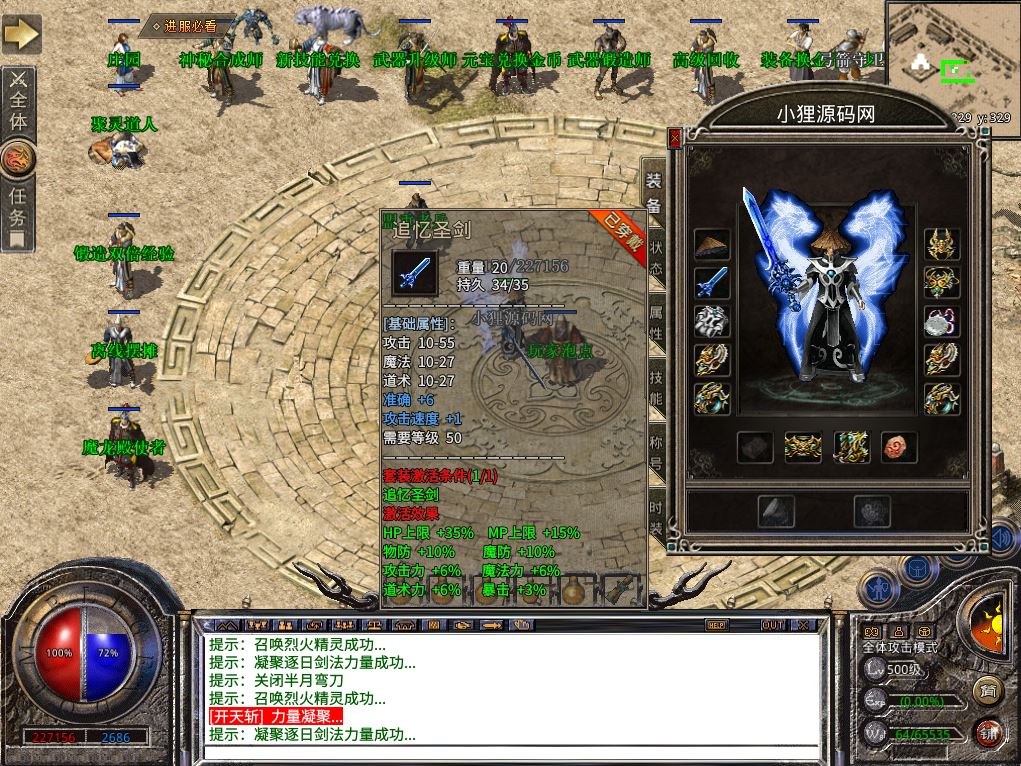1021x766 pixels.
Task: Select the red orb charm slot
Action: point(898,447)
